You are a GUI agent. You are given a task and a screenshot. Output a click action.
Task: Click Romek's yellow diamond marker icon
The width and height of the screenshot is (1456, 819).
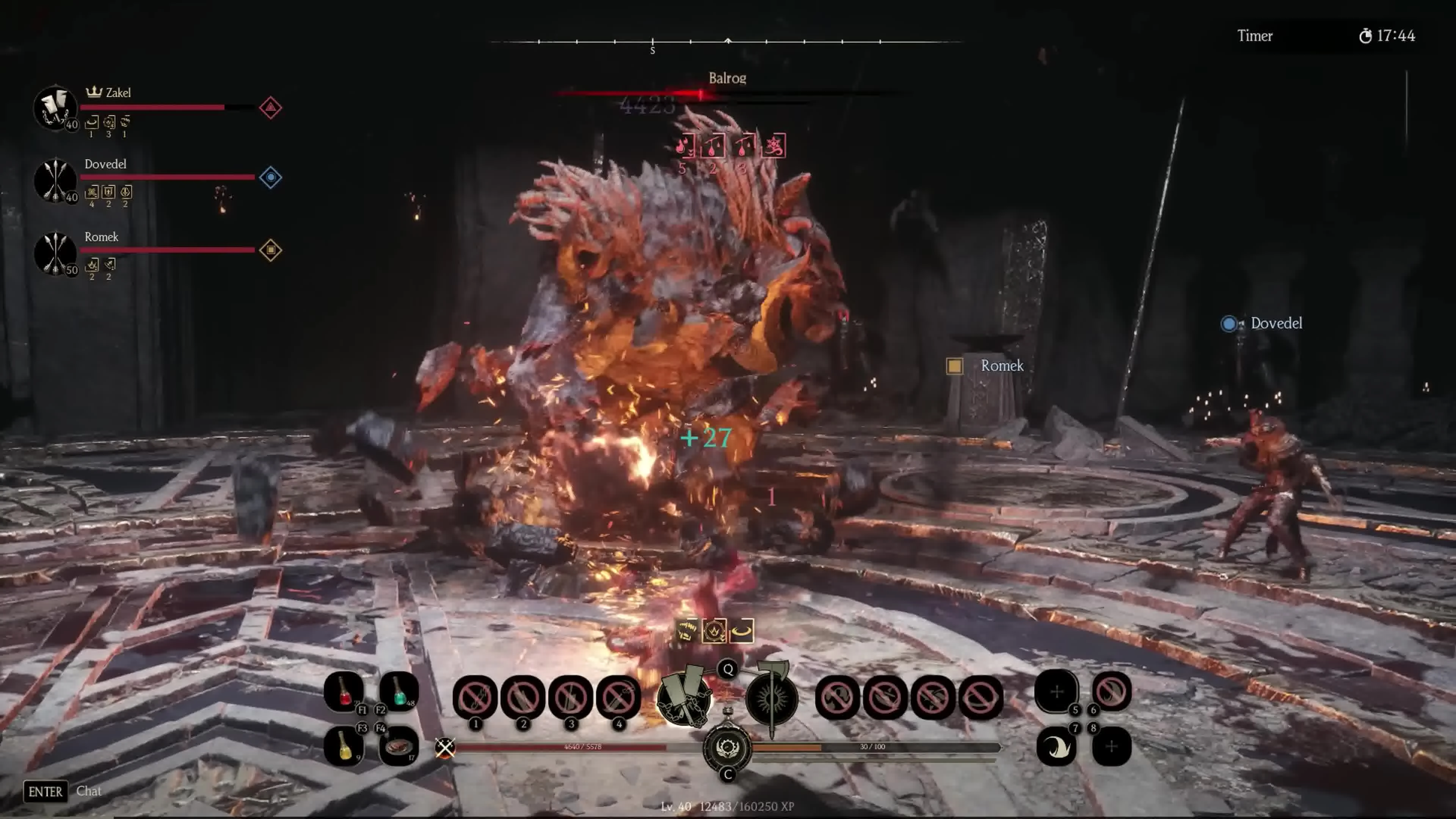pos(270,250)
